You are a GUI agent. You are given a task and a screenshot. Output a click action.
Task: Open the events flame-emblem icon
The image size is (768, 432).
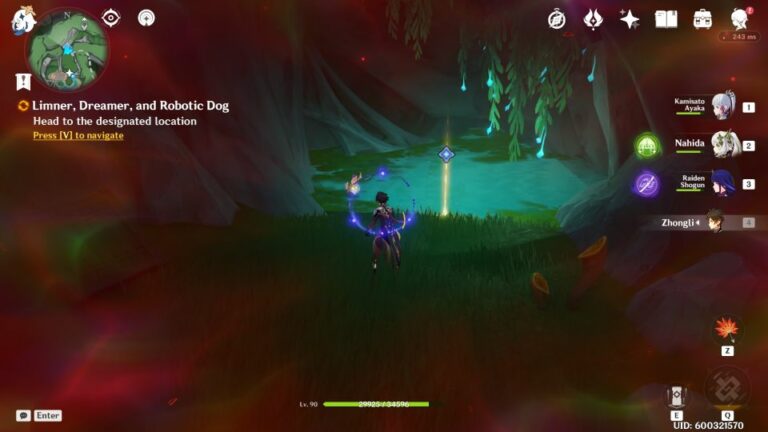click(593, 19)
